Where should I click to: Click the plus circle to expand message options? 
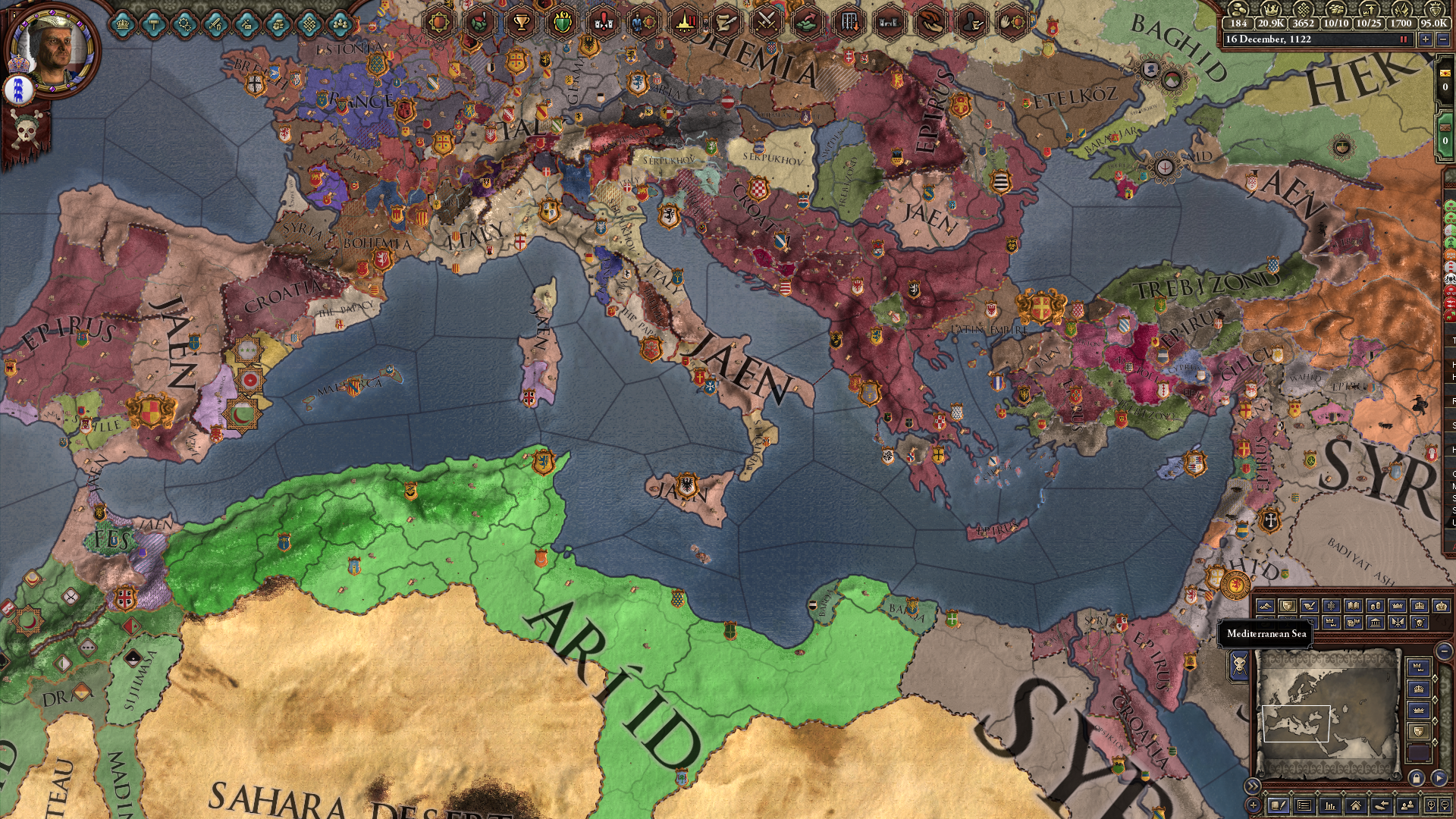[x=1253, y=806]
